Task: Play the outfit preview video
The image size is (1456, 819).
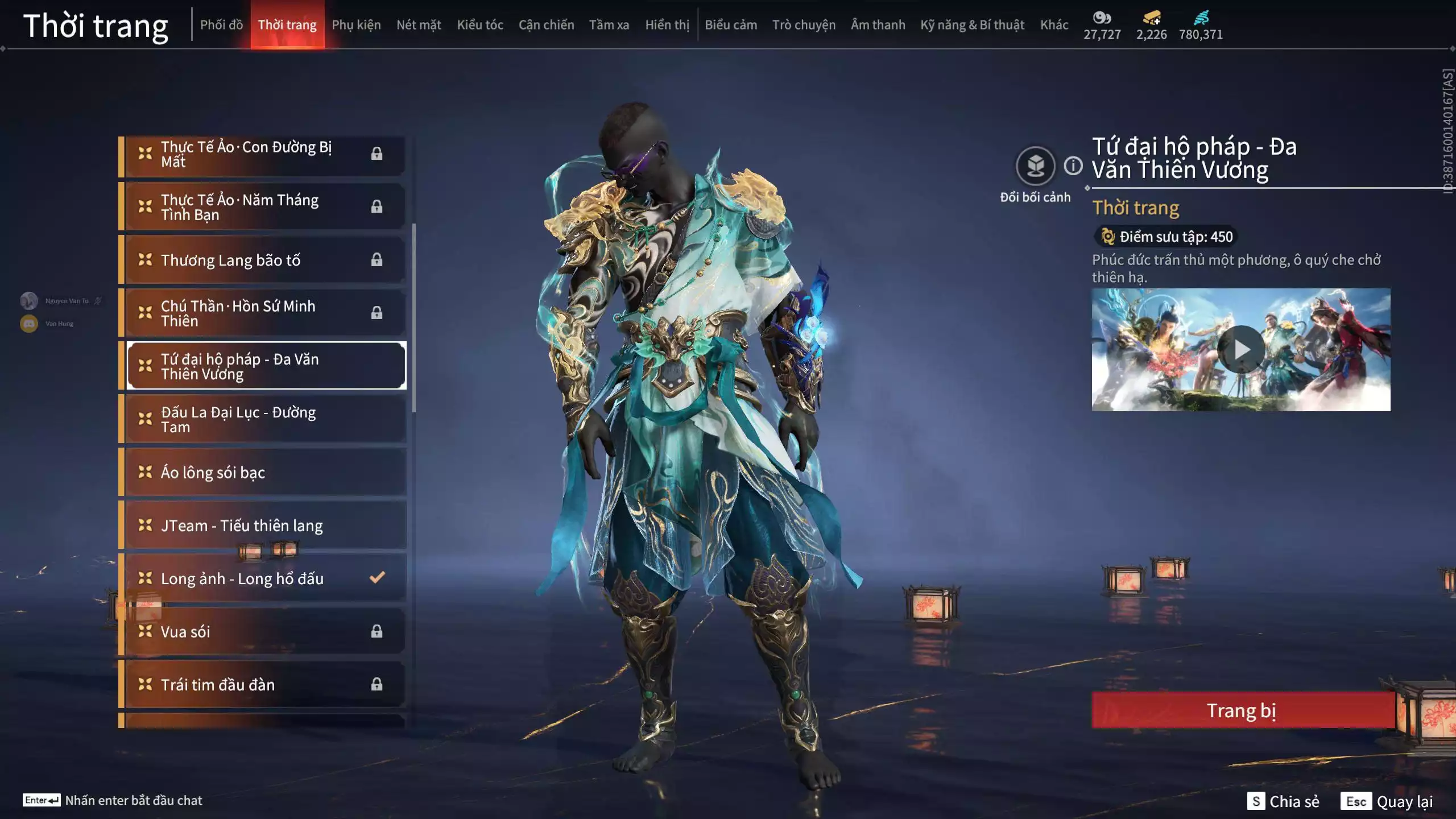Action: coord(1242,349)
